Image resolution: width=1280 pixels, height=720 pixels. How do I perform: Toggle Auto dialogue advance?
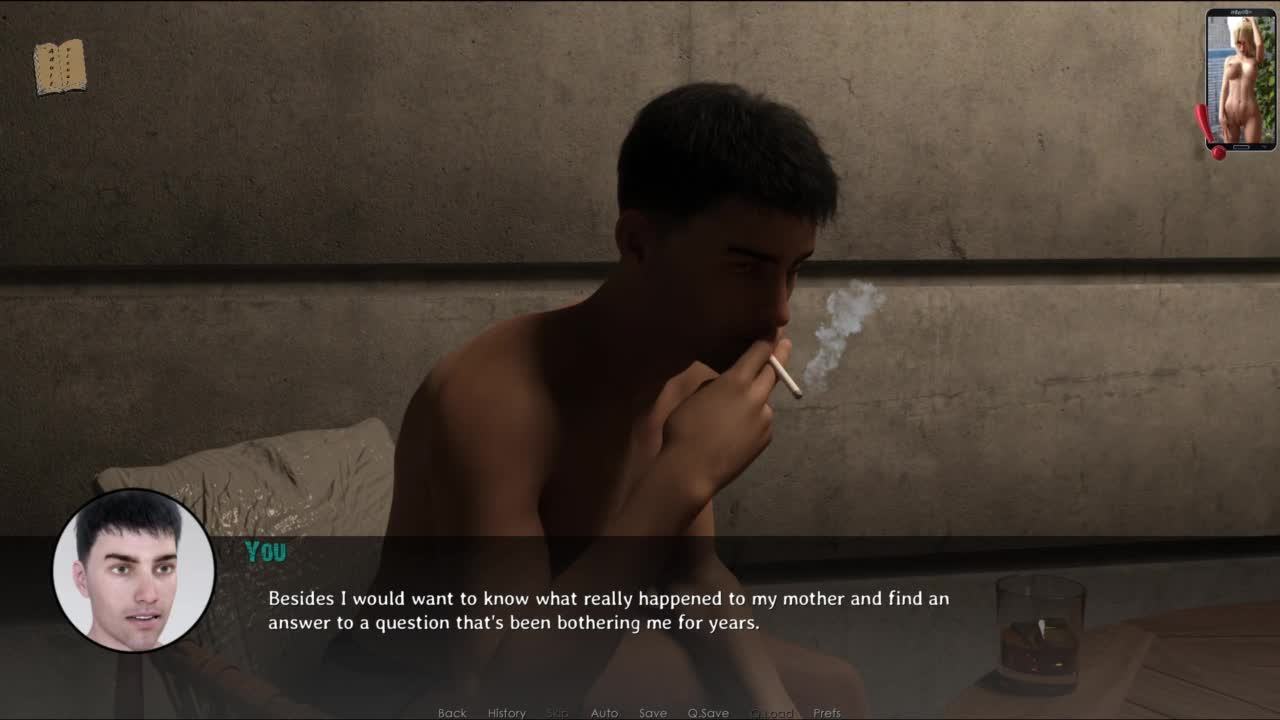point(604,713)
